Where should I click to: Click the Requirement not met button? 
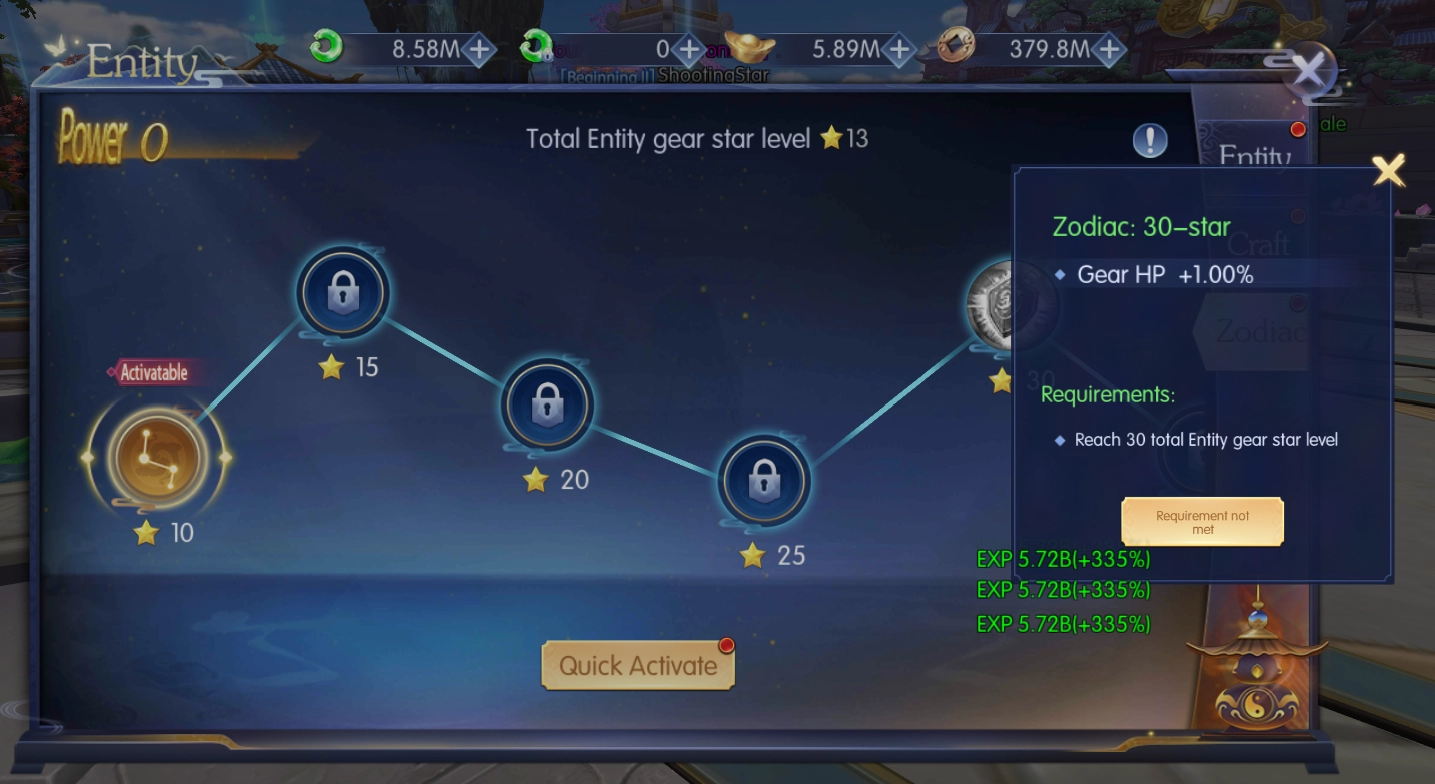pos(1202,522)
